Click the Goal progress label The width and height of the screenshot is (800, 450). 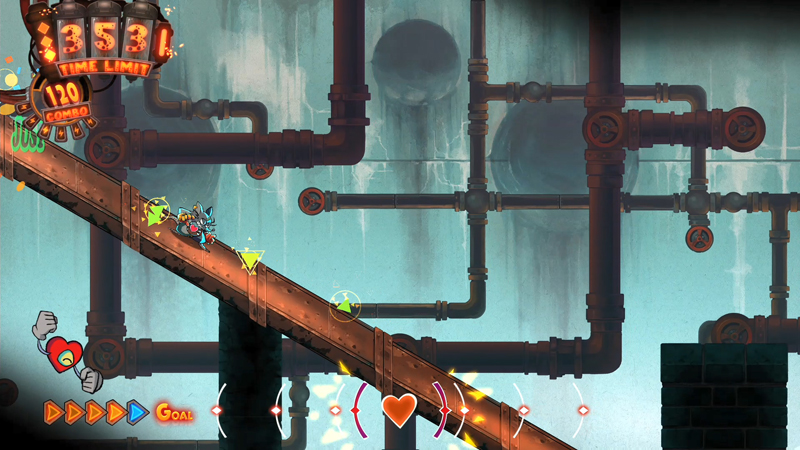tap(174, 412)
